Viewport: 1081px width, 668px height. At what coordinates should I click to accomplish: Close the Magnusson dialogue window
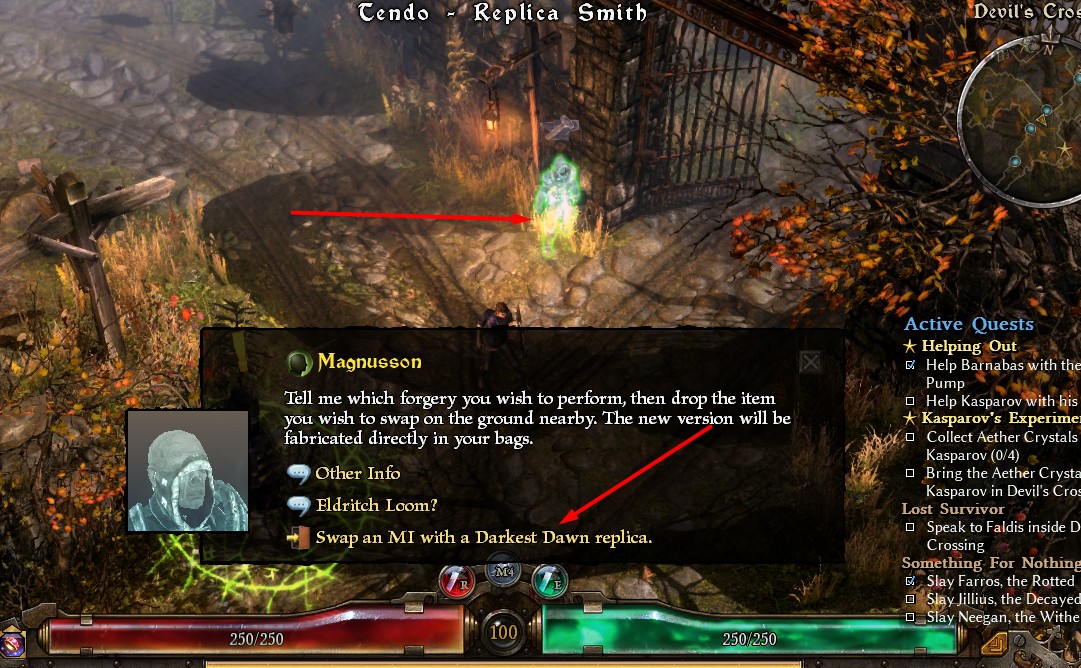[x=810, y=361]
